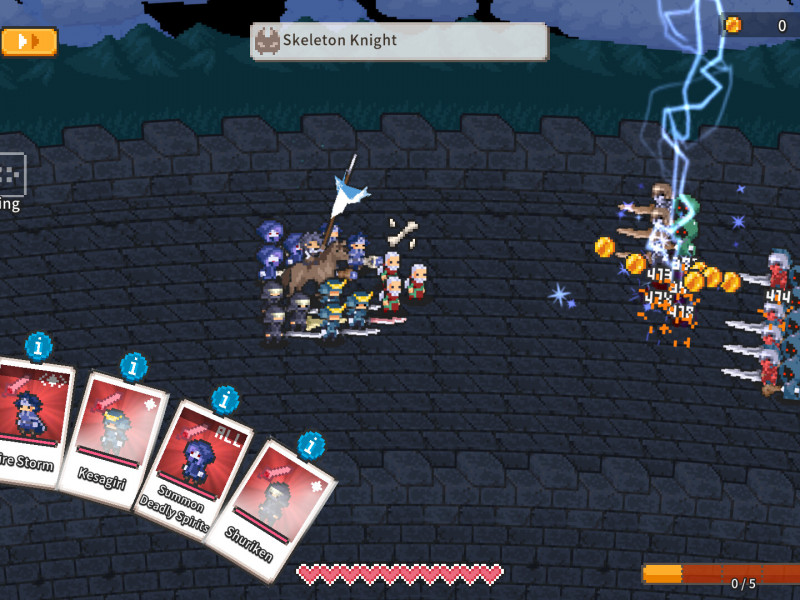Show info for the Fire Storm card
The width and height of the screenshot is (800, 600).
(39, 347)
